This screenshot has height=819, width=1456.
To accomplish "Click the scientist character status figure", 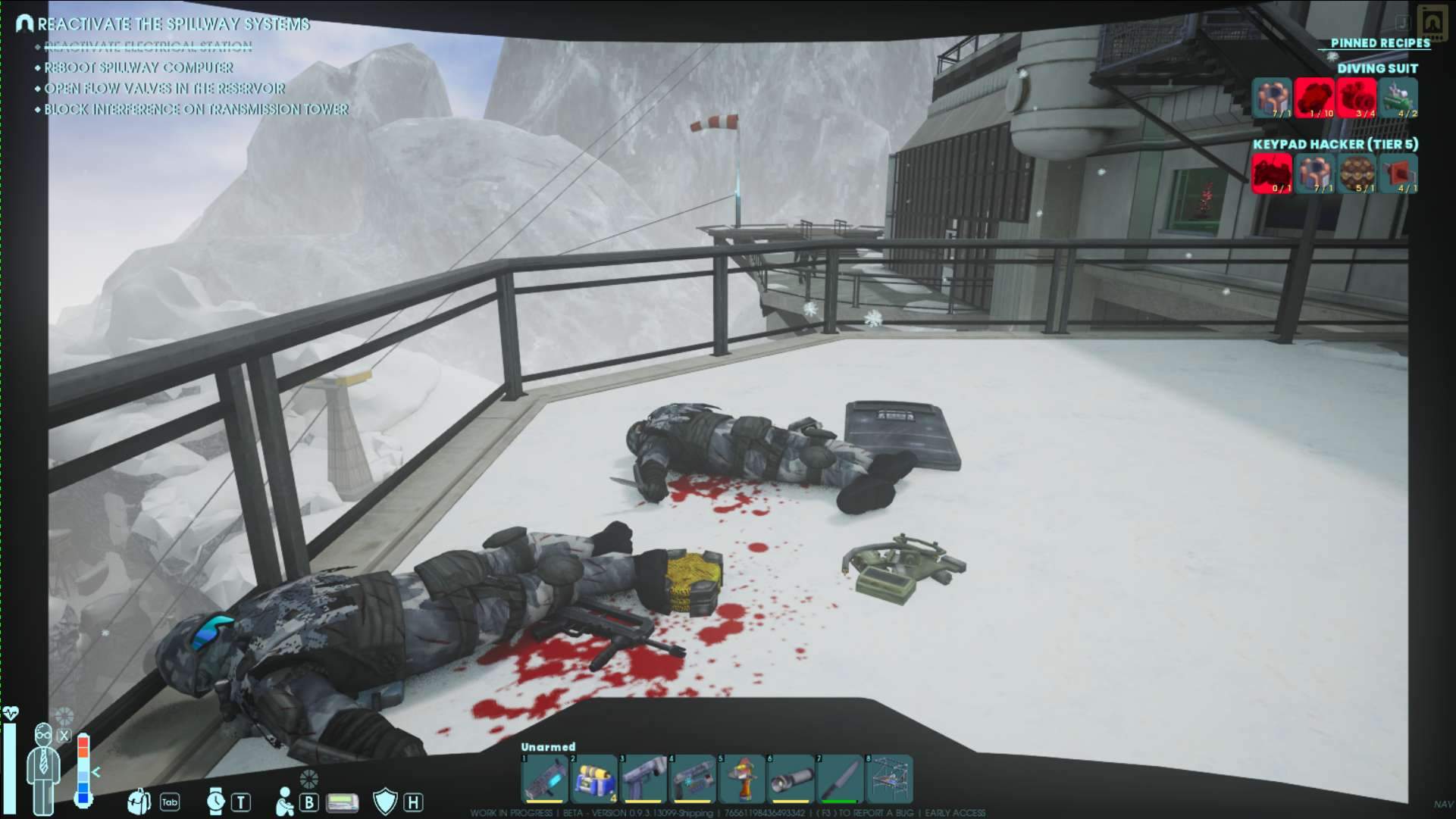I will [x=43, y=765].
